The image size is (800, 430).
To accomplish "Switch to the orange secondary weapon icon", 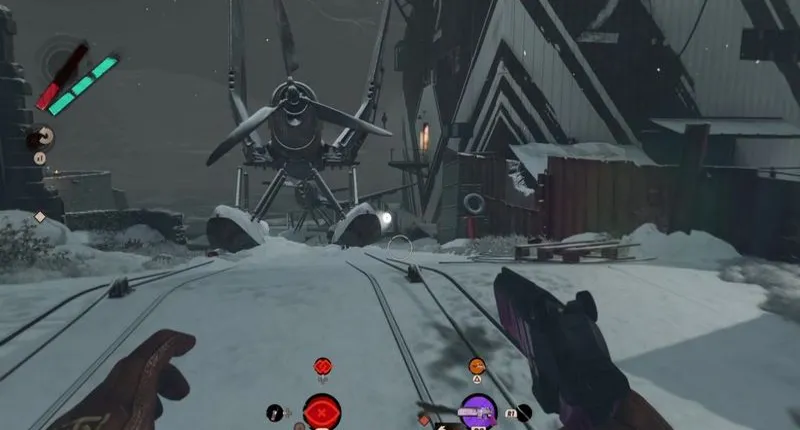I will [477, 366].
